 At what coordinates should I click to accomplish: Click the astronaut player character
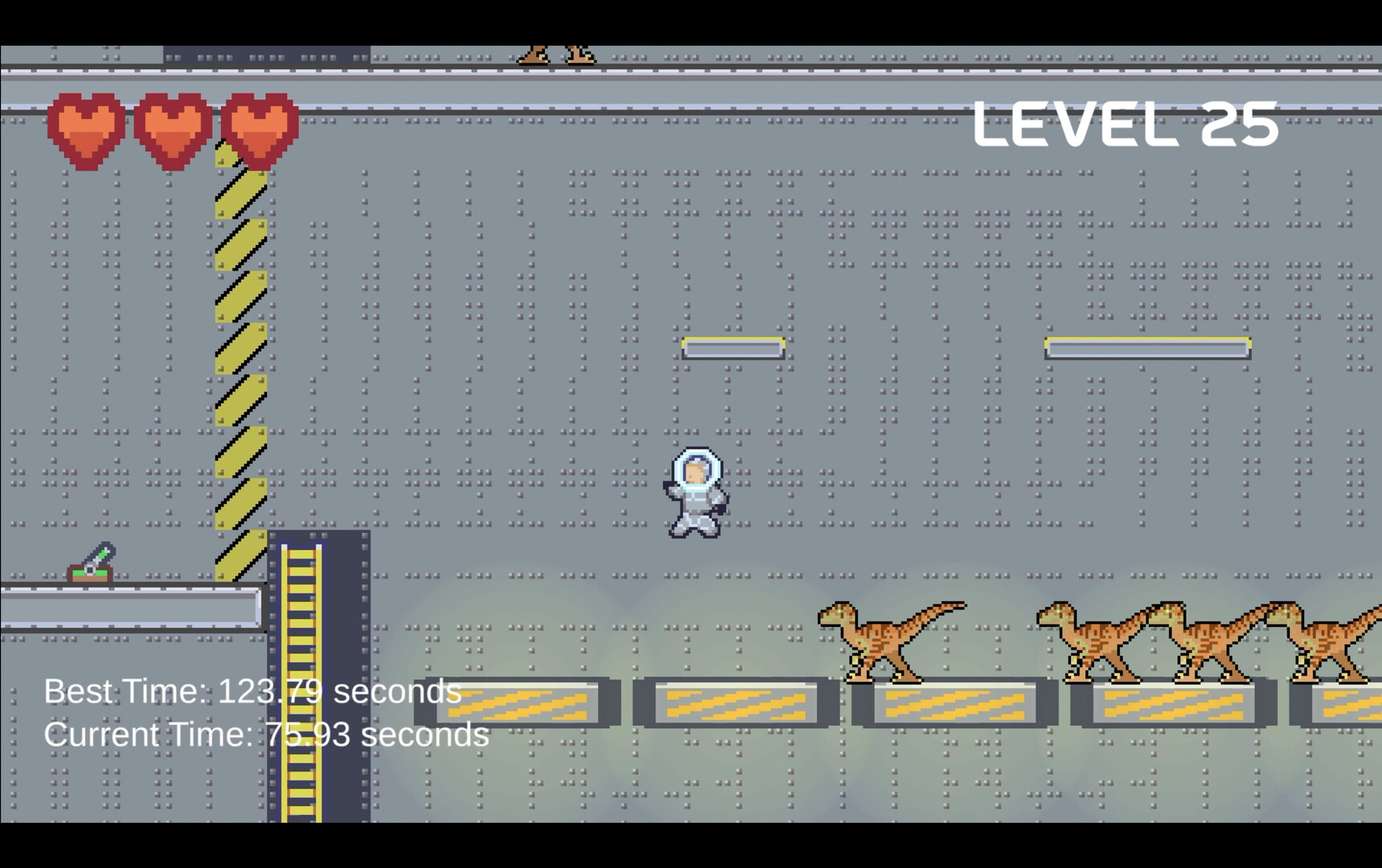point(694,494)
